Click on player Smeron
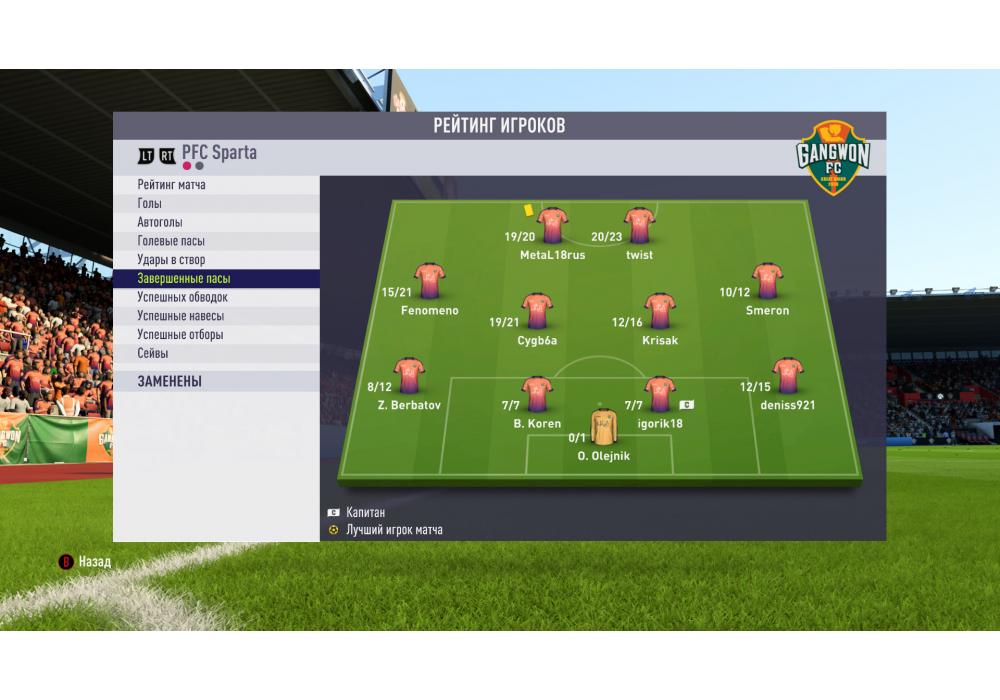The image size is (1000, 700). coord(767,282)
